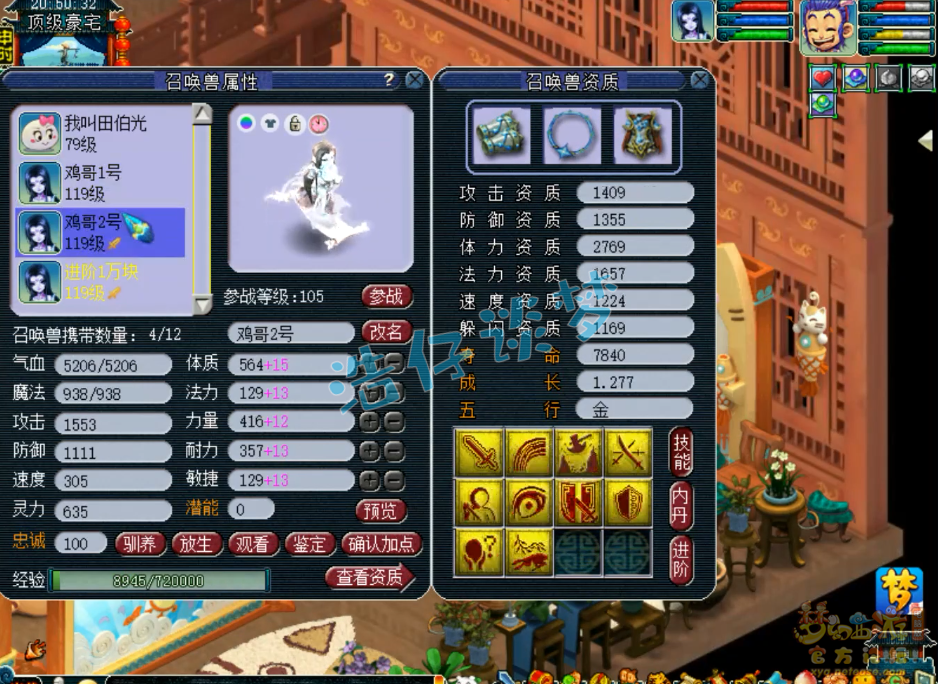Close the summon attributes window
The image size is (938, 684).
[414, 81]
